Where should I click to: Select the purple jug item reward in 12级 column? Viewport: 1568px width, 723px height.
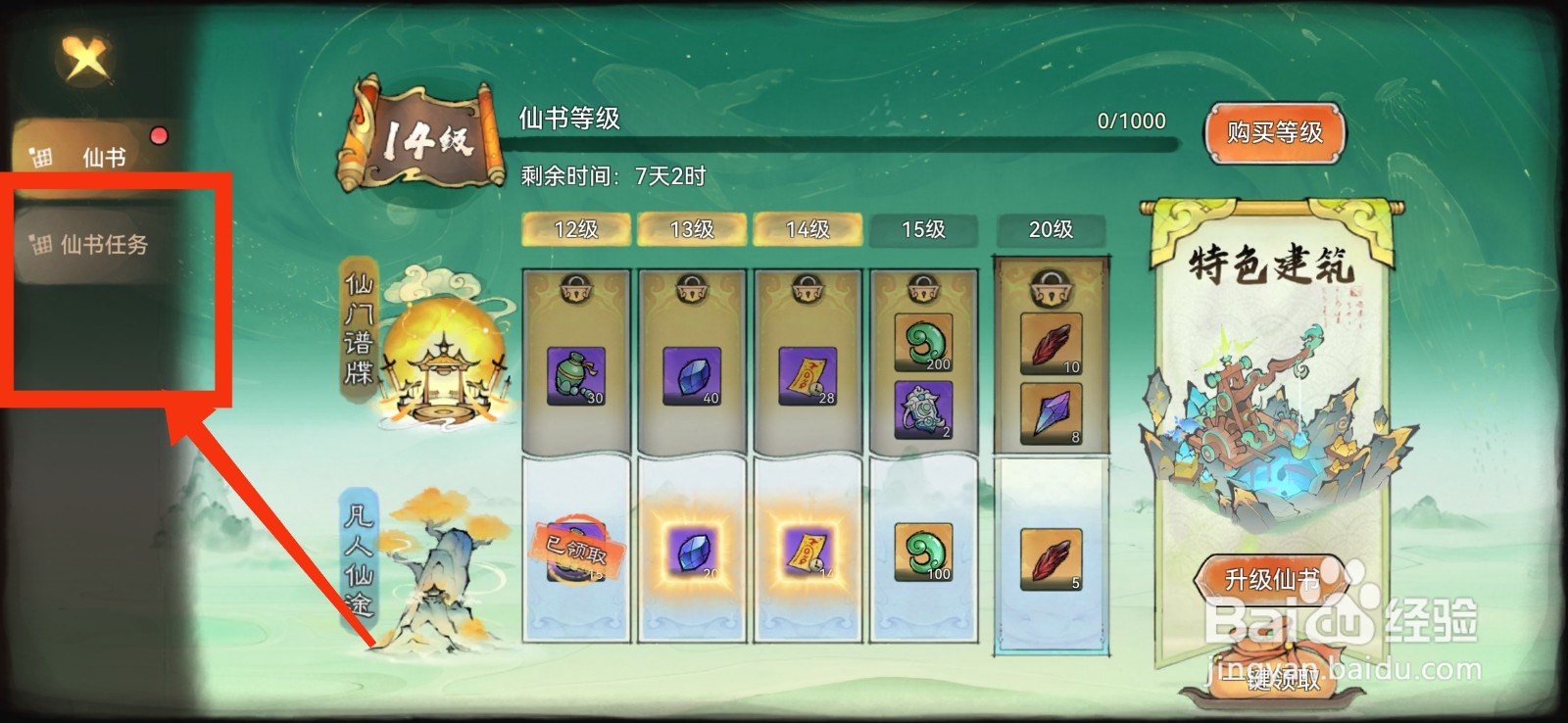(x=576, y=377)
